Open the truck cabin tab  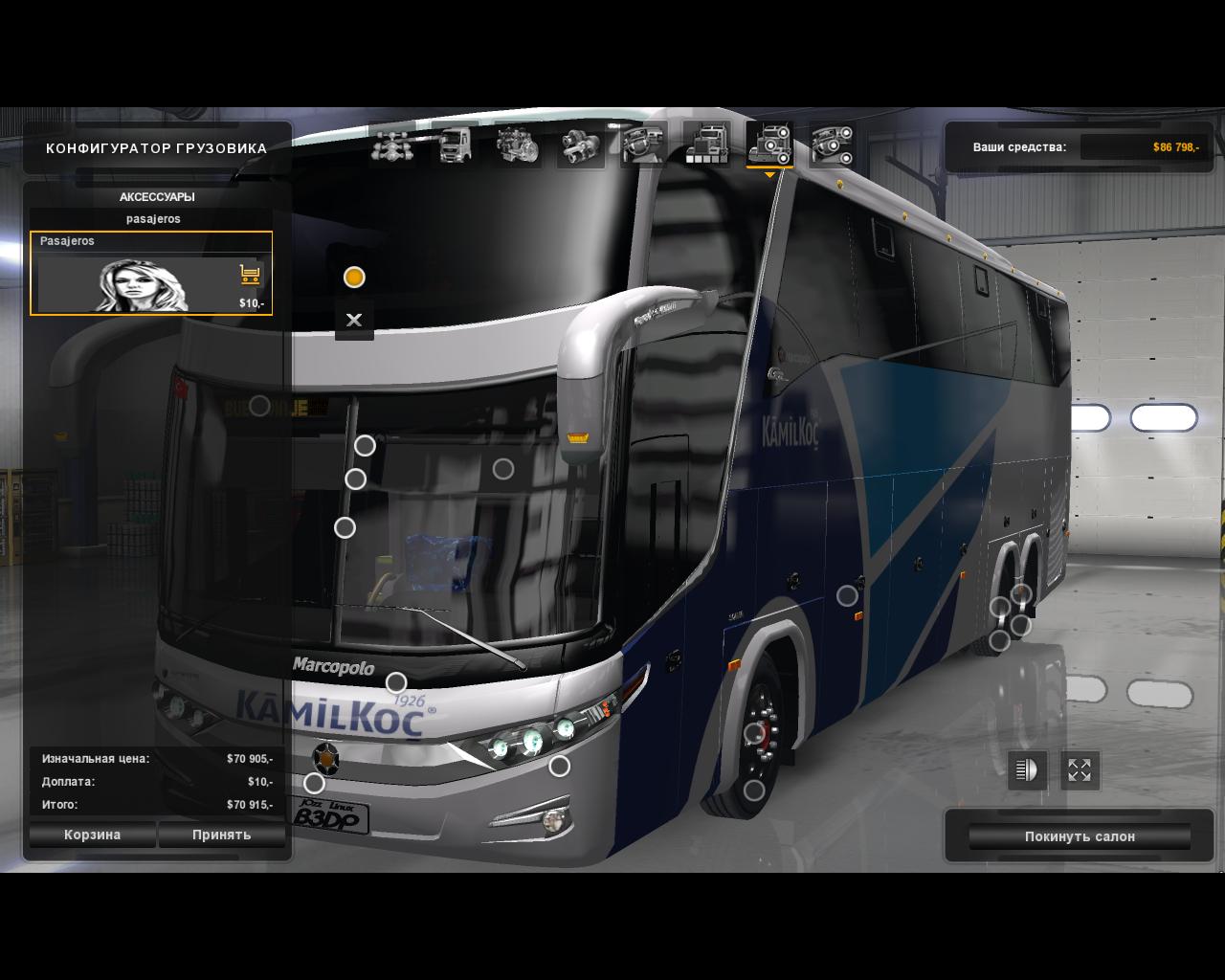(456, 145)
